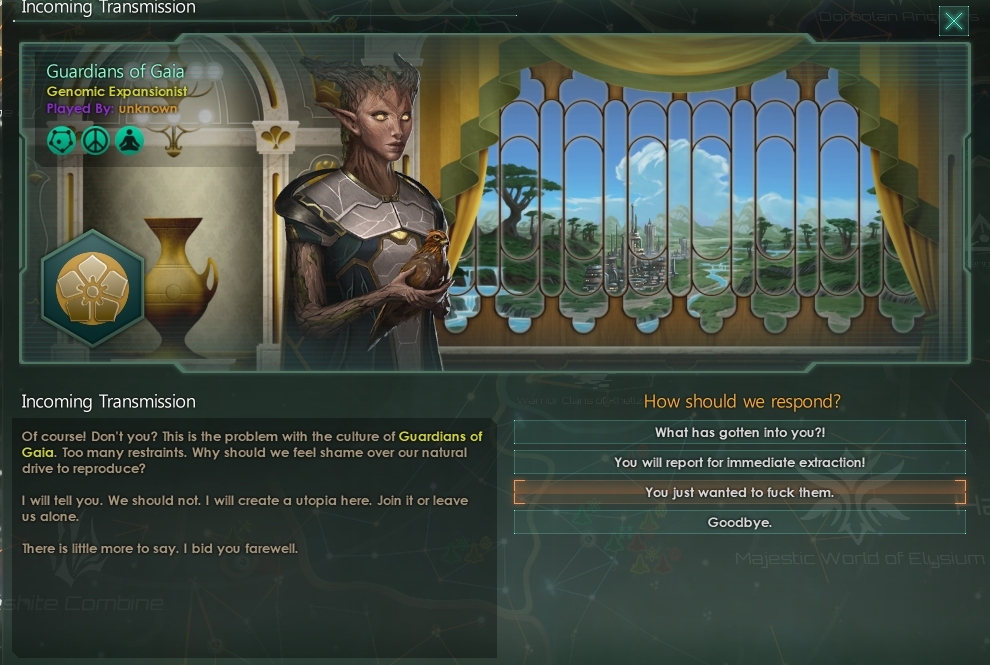990x665 pixels.
Task: Select "You will report for immediate extraction!"
Action: point(739,462)
